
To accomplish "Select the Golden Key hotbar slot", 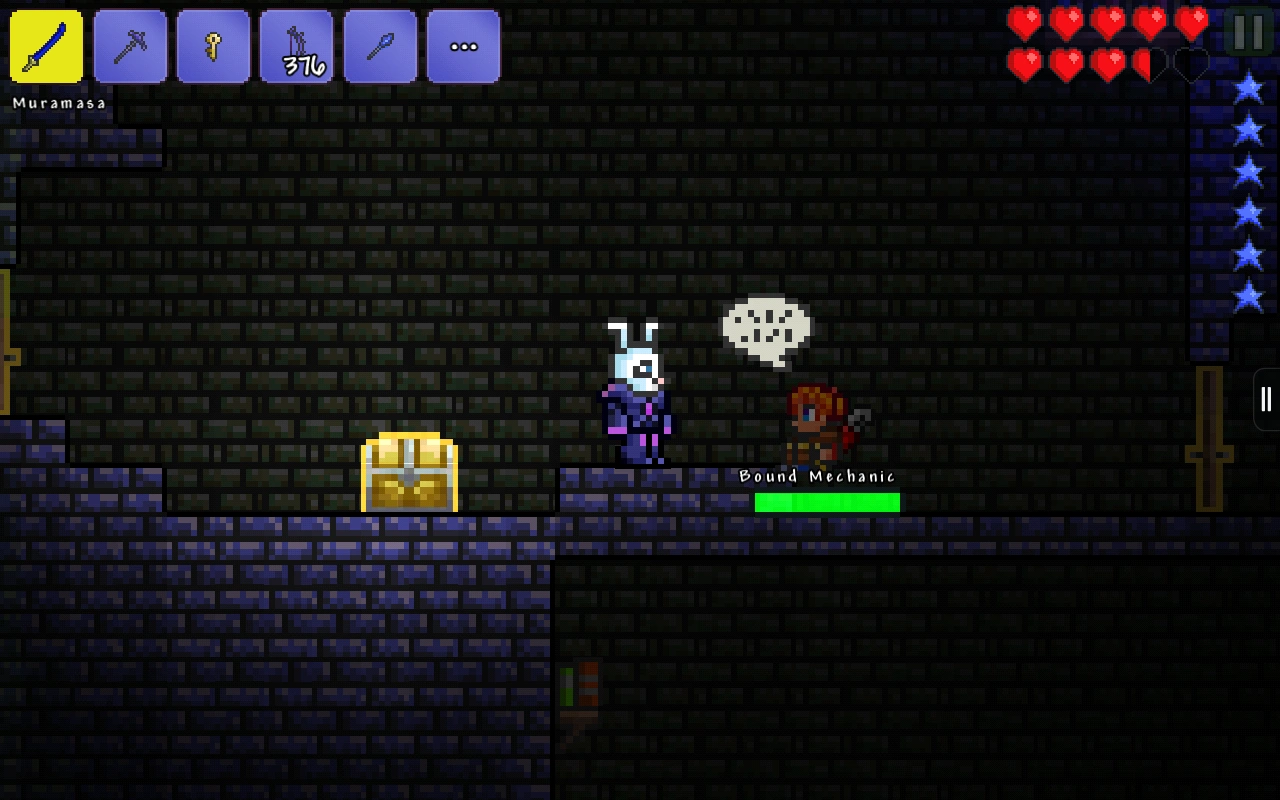I will [214, 46].
